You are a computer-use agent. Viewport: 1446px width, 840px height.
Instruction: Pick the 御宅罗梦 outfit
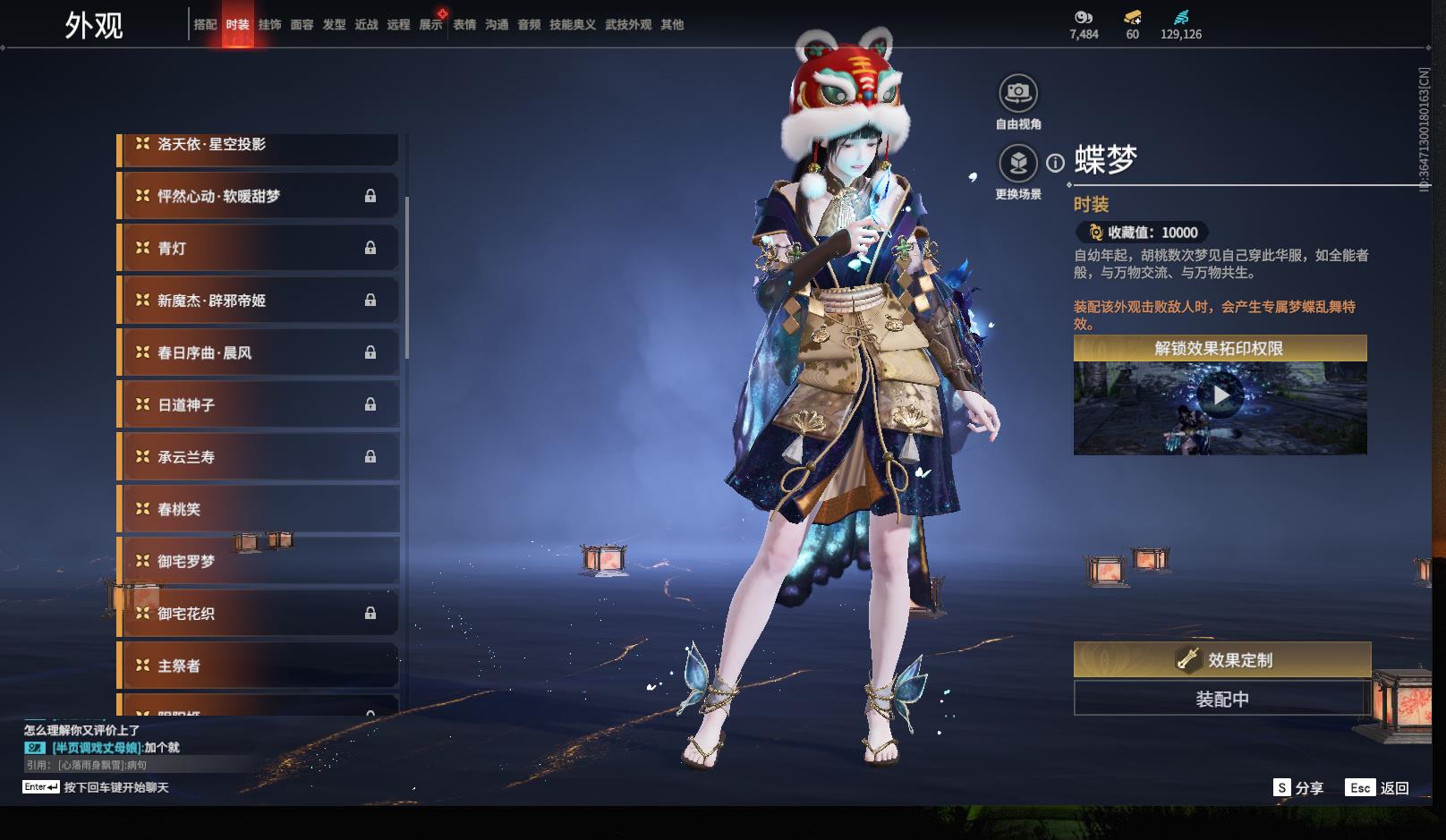click(258, 561)
